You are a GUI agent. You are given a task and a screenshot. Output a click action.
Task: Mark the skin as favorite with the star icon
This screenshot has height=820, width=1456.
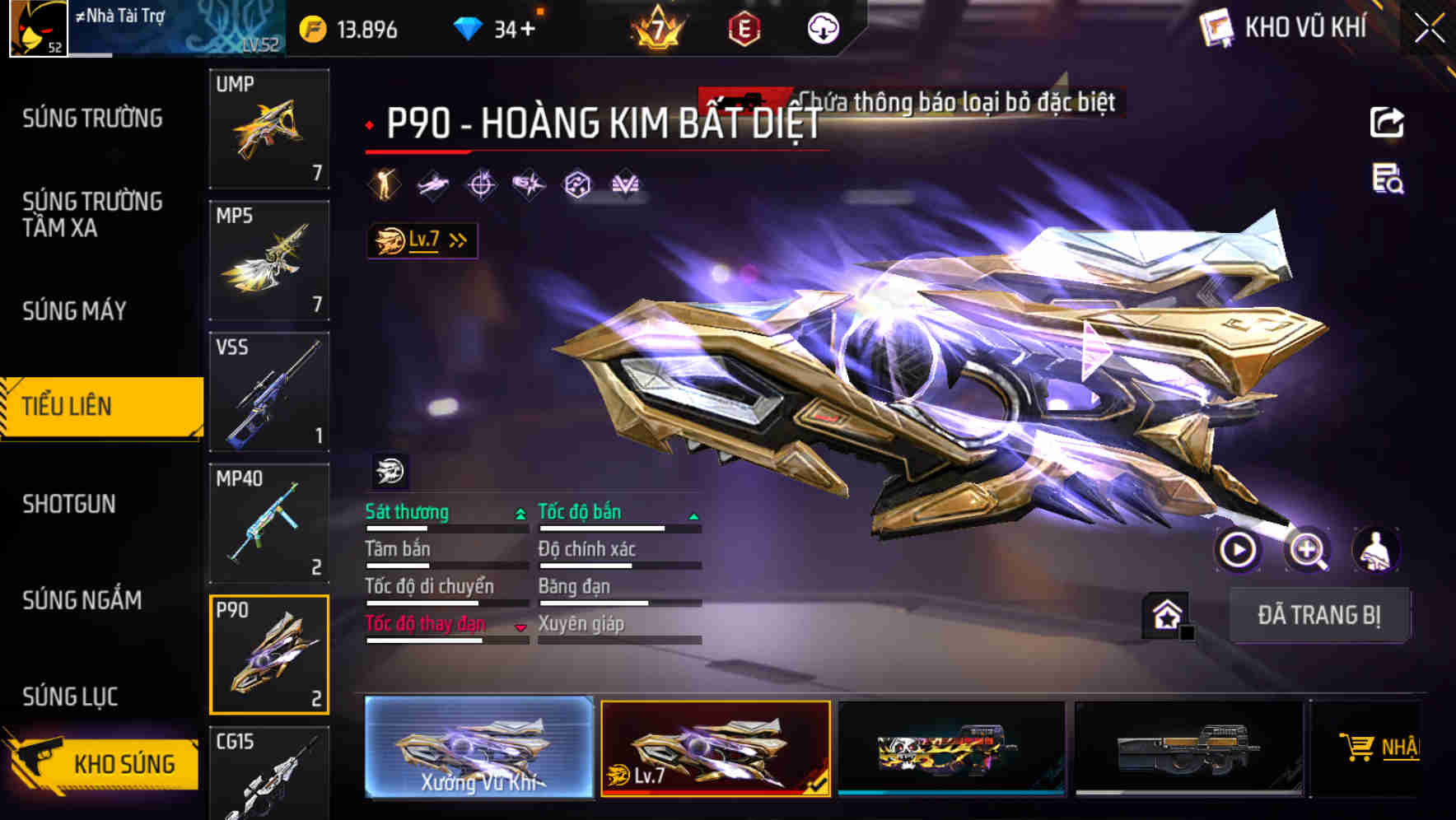point(1166,616)
